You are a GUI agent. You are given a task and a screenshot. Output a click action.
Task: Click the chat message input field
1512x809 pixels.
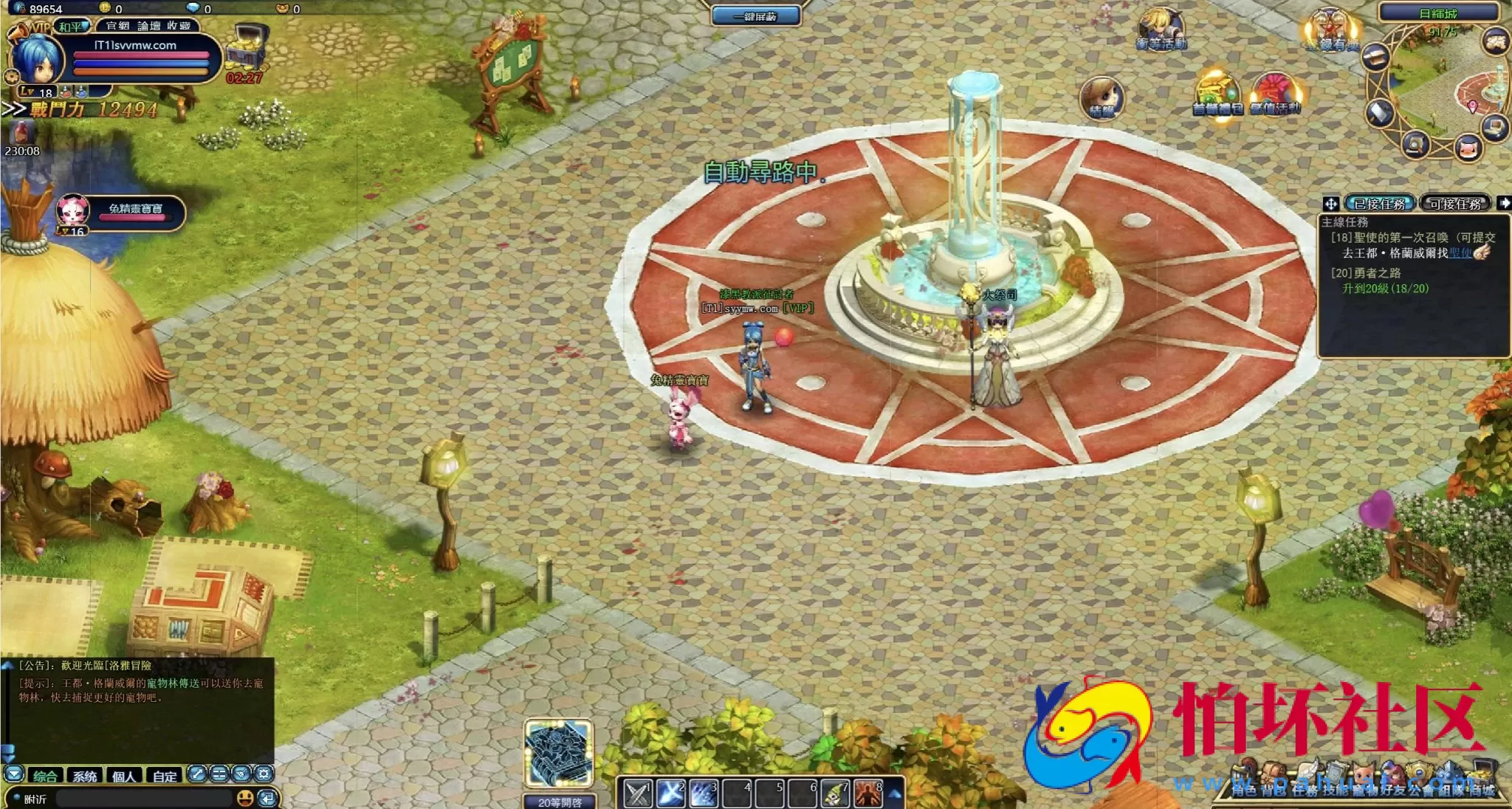coord(144,799)
